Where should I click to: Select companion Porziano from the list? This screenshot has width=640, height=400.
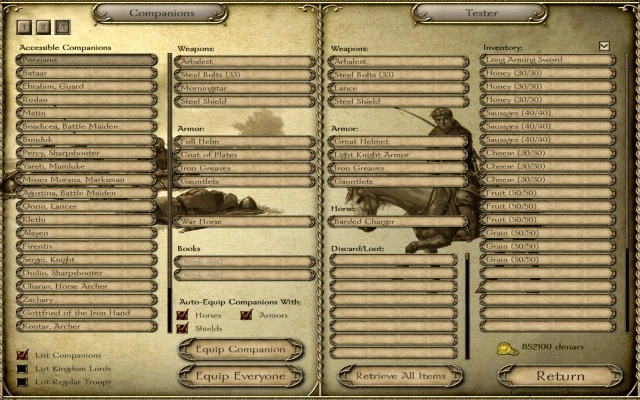86,60
